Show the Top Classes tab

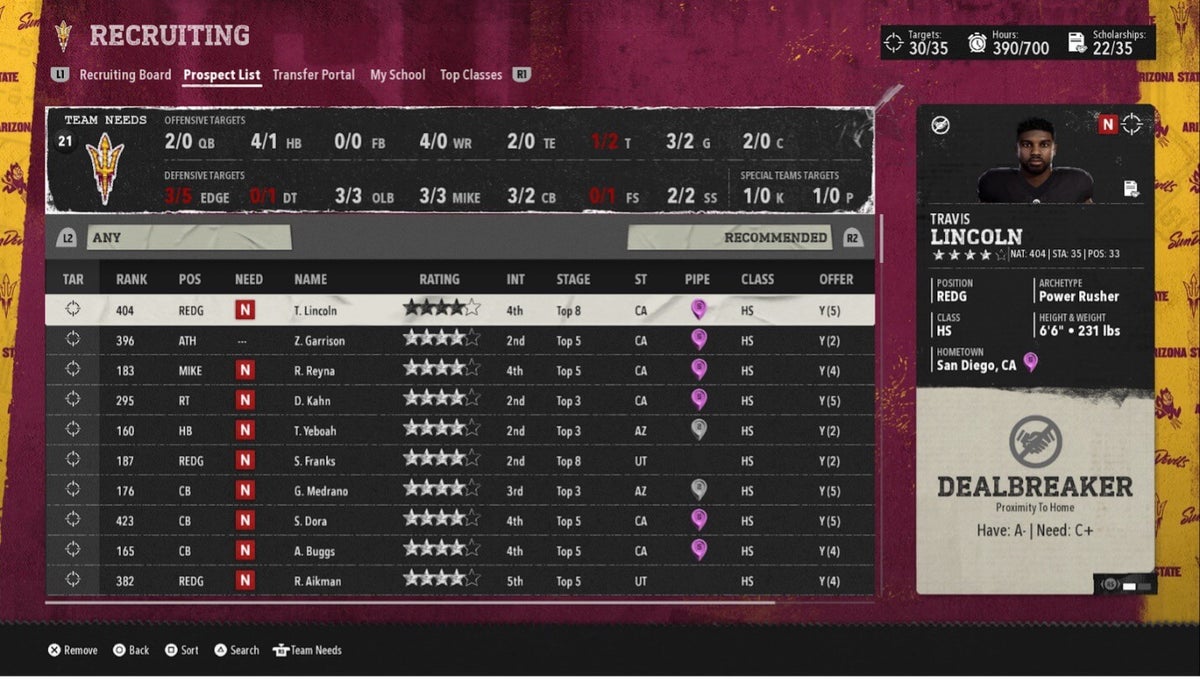[x=470, y=75]
